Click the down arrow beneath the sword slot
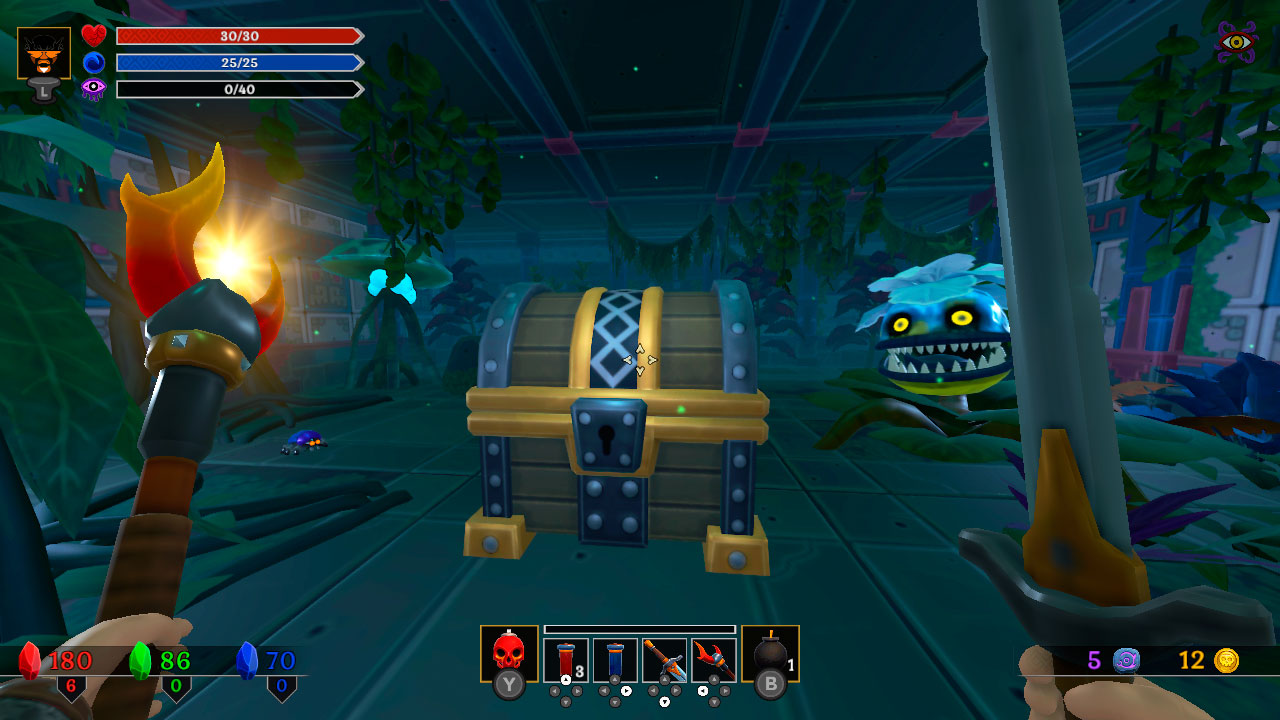Viewport: 1280px width, 720px height. pyautogui.click(x=665, y=701)
